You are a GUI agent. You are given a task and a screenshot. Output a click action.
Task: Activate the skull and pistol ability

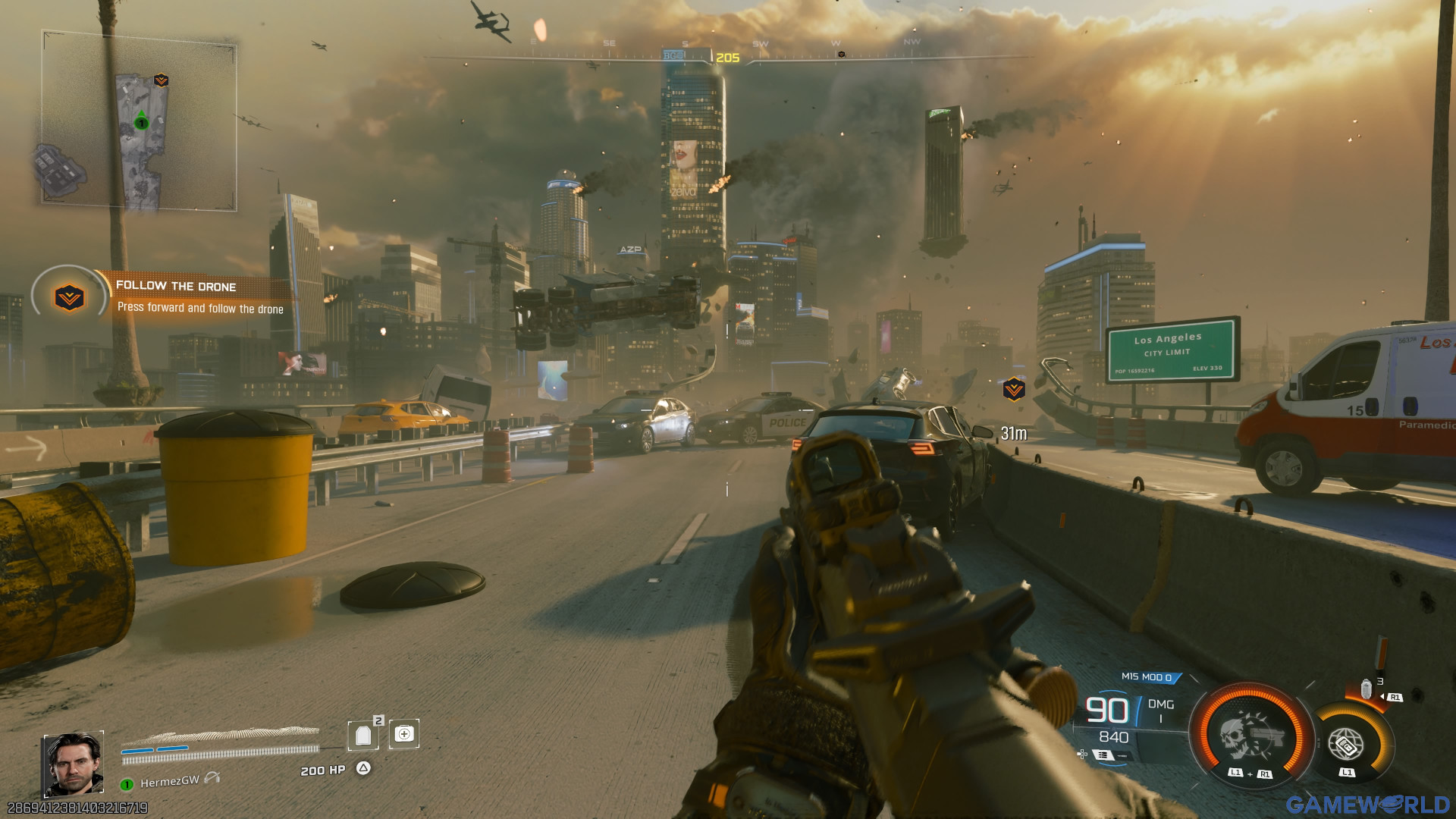[1250, 735]
